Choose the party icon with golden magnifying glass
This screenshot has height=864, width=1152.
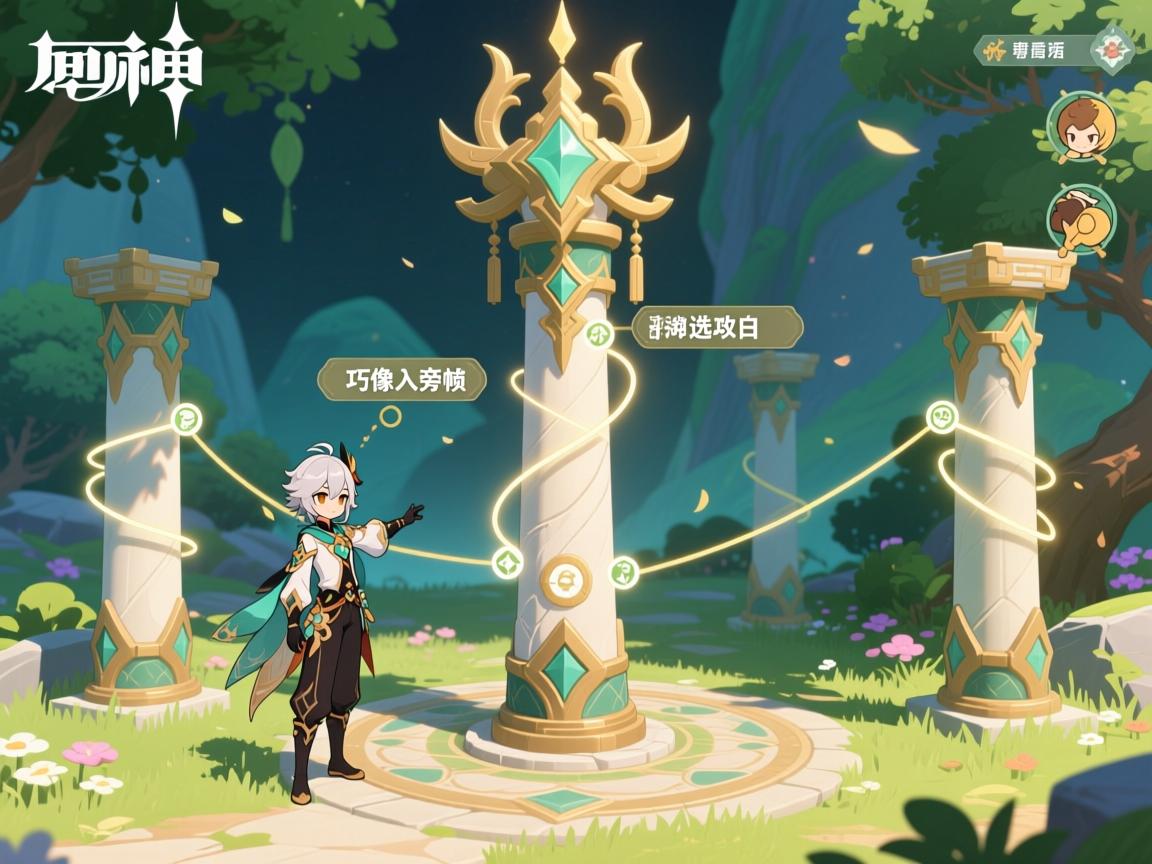tap(1080, 218)
